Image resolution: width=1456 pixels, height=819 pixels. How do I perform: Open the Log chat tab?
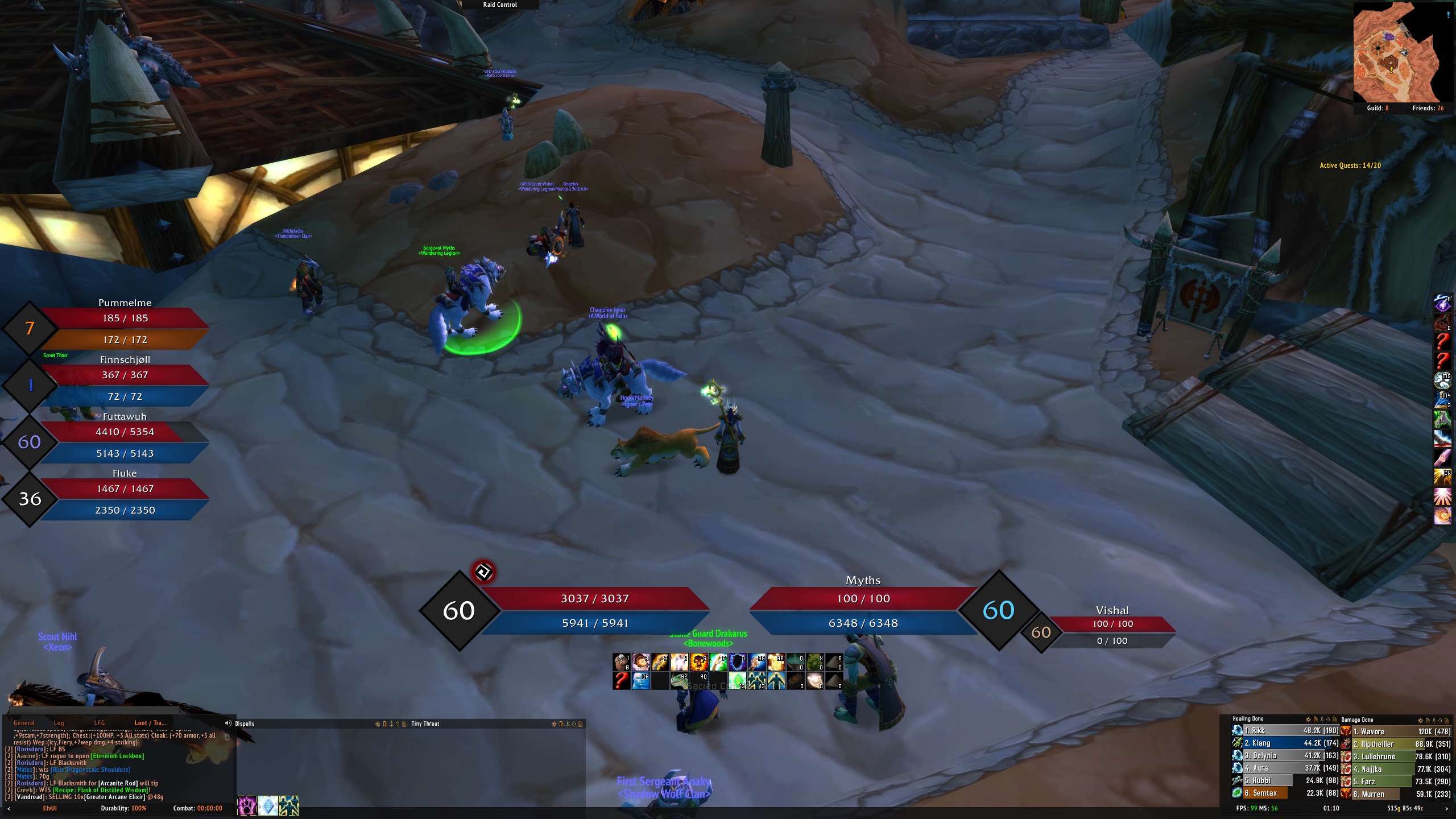(59, 723)
